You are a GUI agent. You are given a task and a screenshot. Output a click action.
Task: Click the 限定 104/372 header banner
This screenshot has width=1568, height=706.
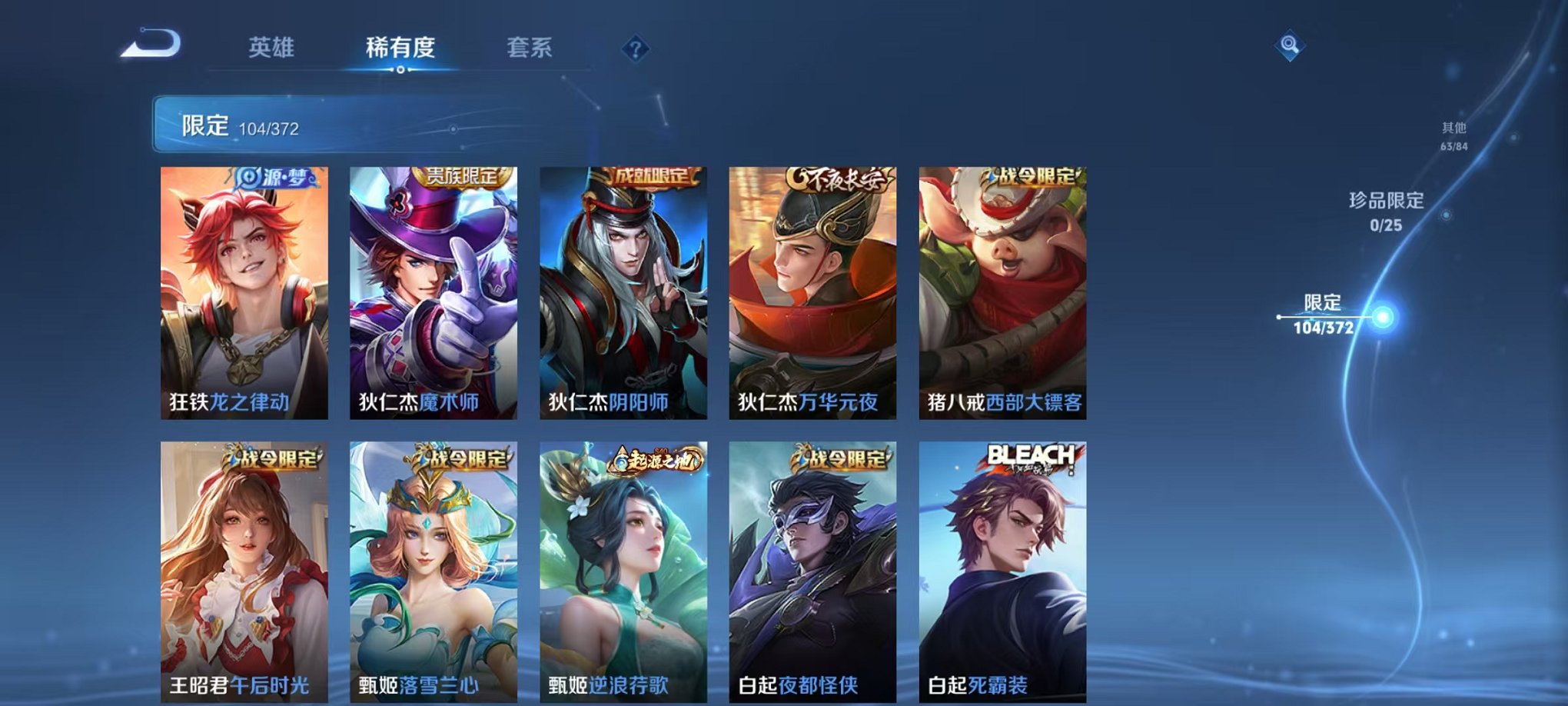(307, 123)
